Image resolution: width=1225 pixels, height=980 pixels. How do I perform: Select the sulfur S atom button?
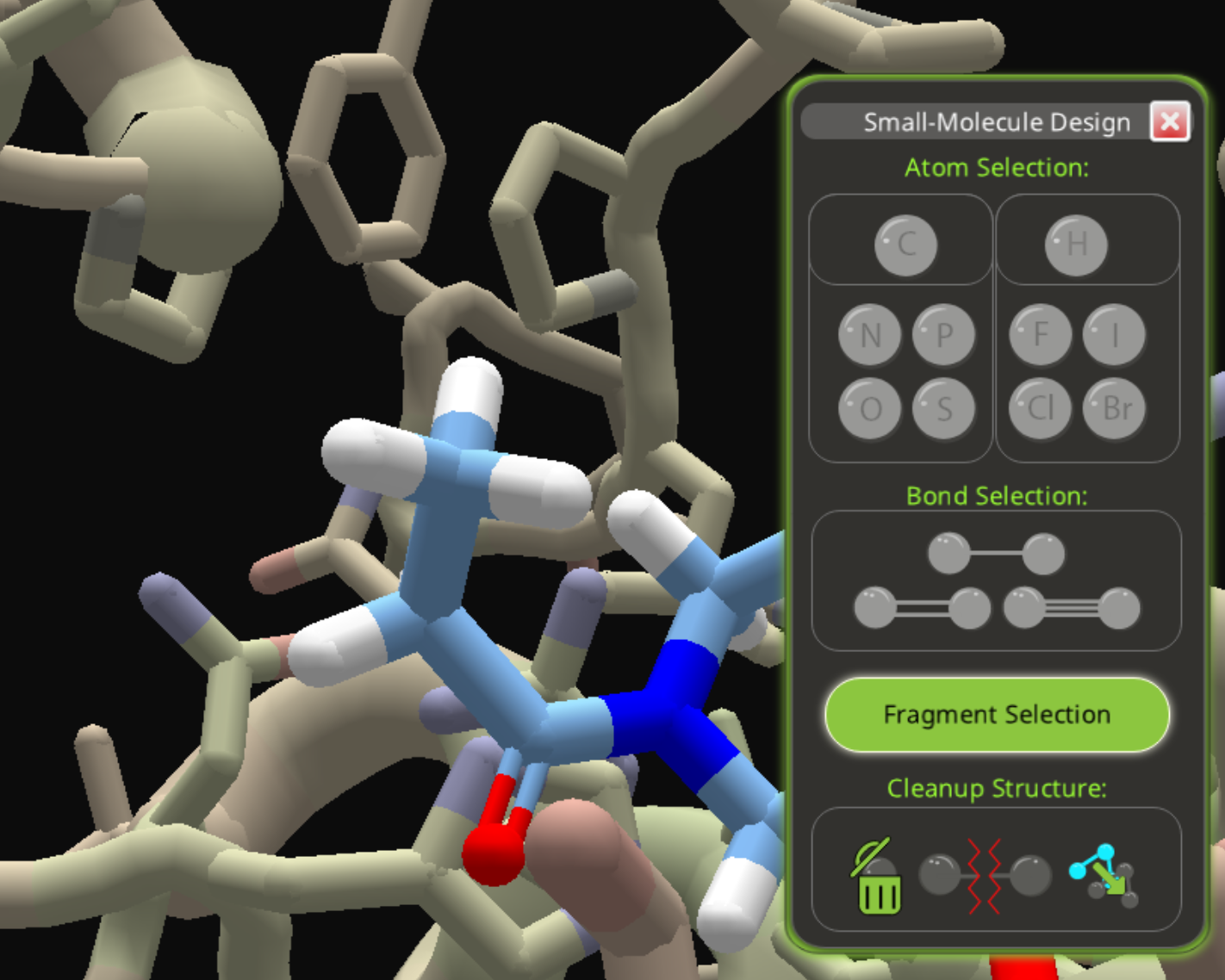(944, 408)
